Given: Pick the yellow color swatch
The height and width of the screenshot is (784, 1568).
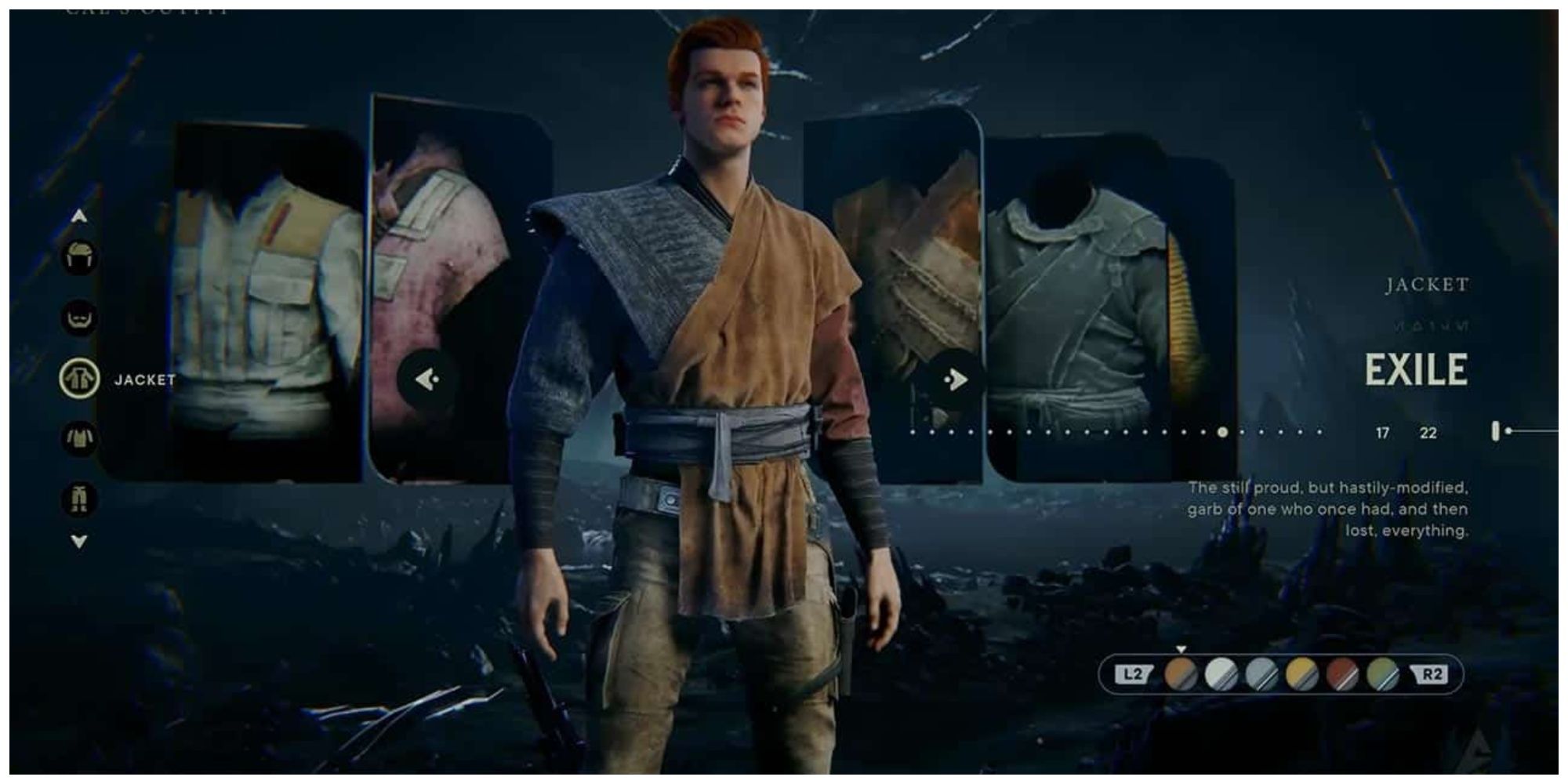Looking at the screenshot, I should click(1301, 672).
